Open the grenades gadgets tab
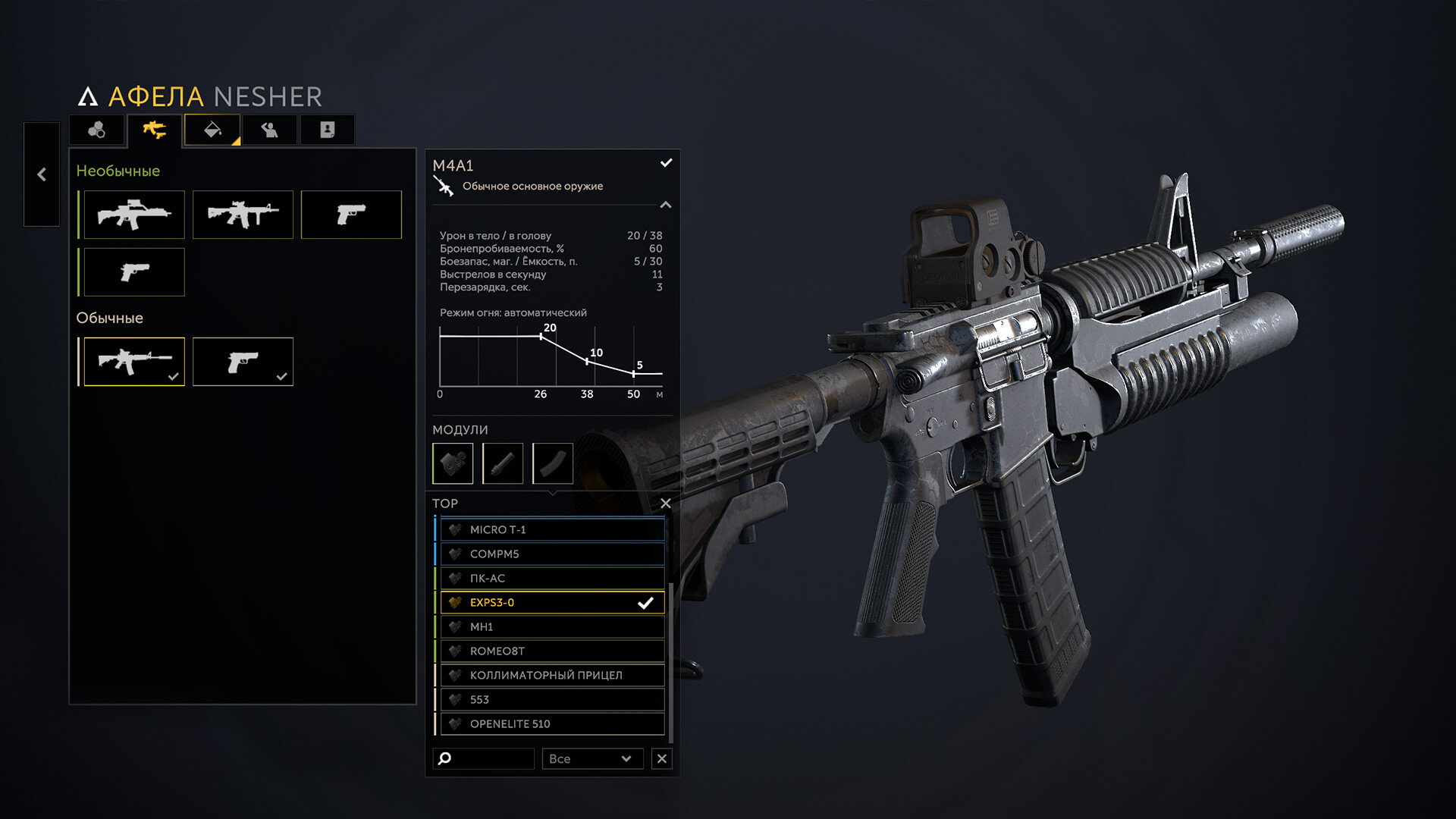 [x=97, y=130]
